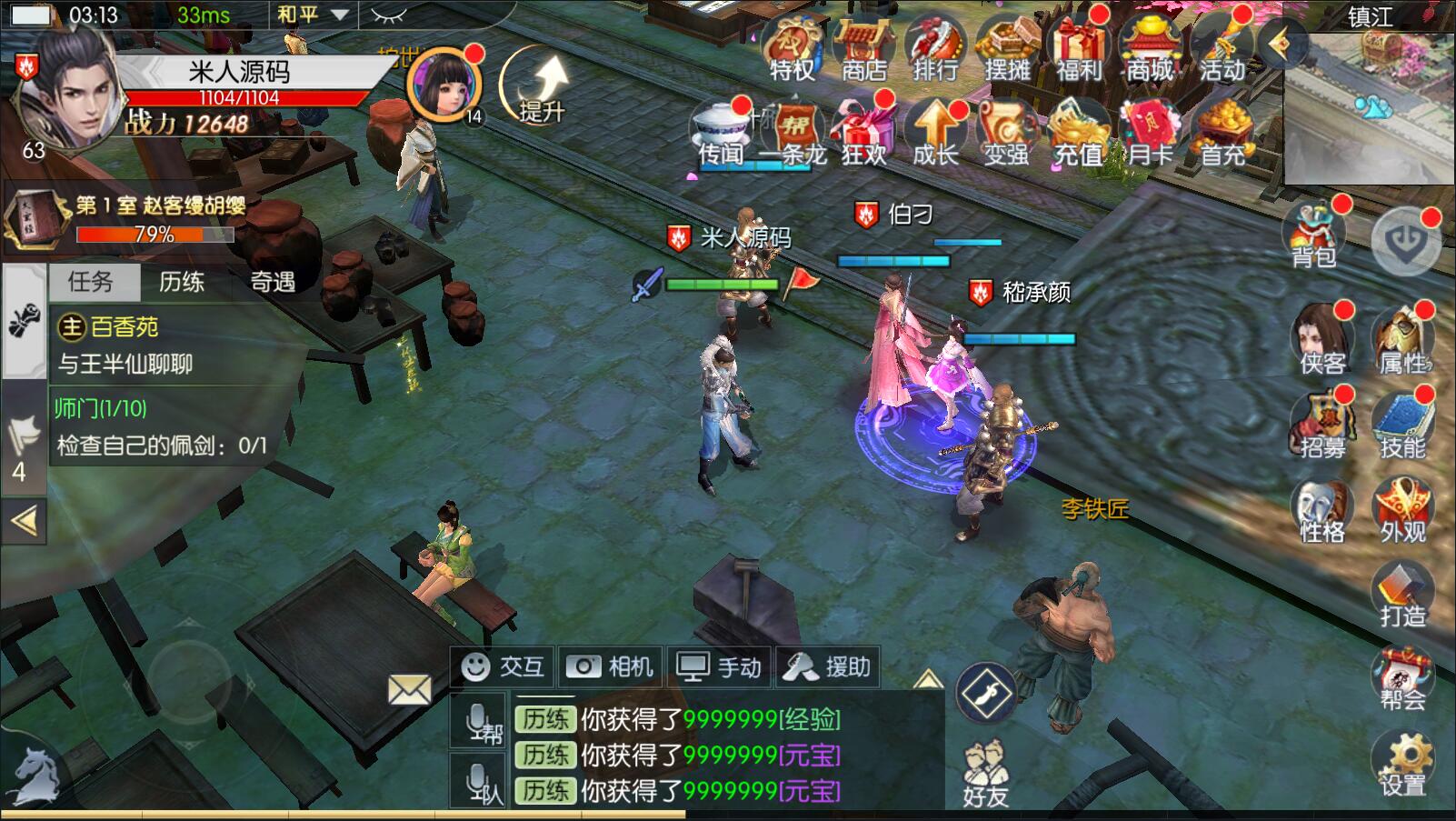Click the 援助 assist button
This screenshot has width=1456, height=821.
(828, 667)
